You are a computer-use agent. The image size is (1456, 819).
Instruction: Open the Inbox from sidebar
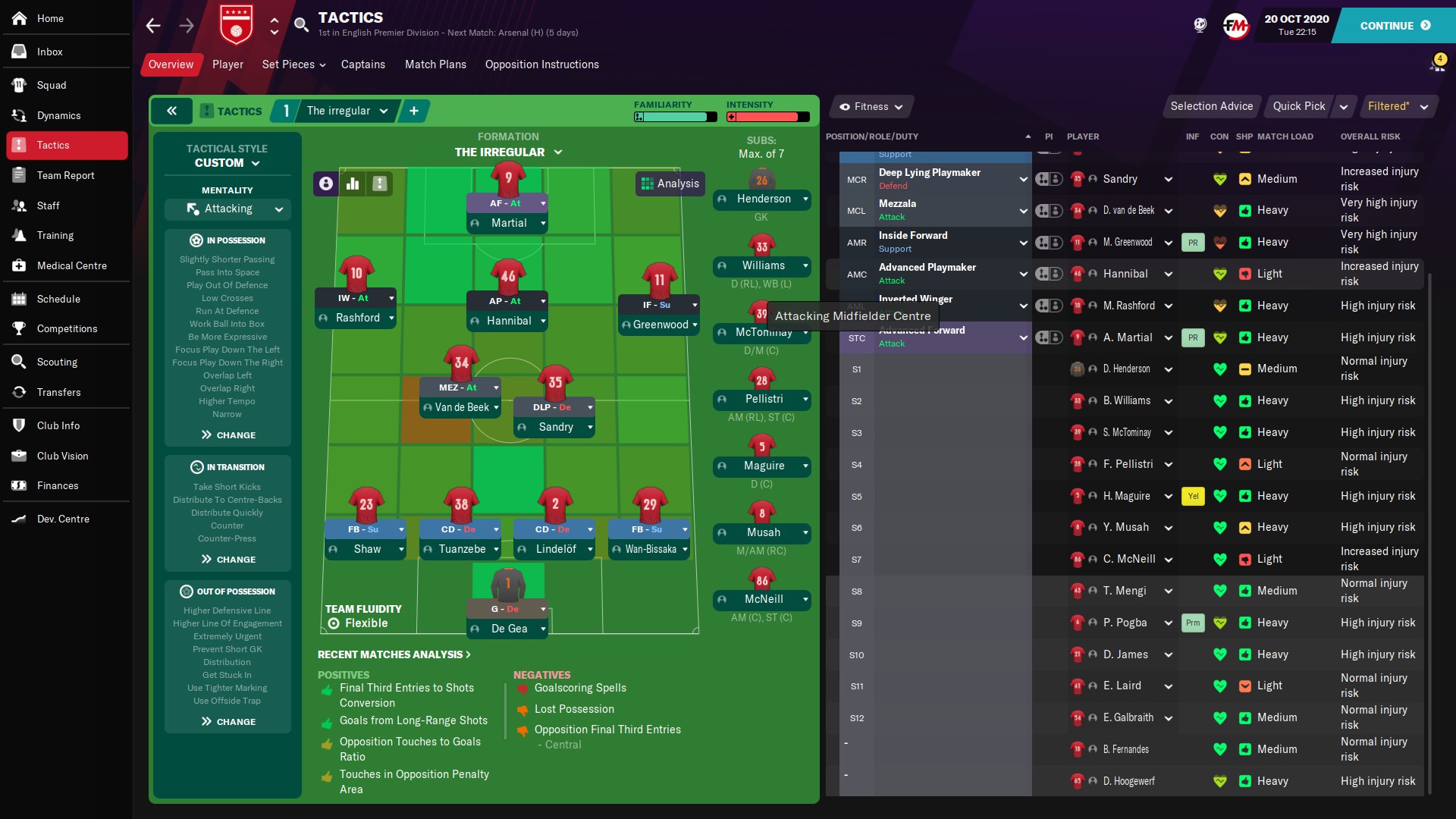[49, 52]
